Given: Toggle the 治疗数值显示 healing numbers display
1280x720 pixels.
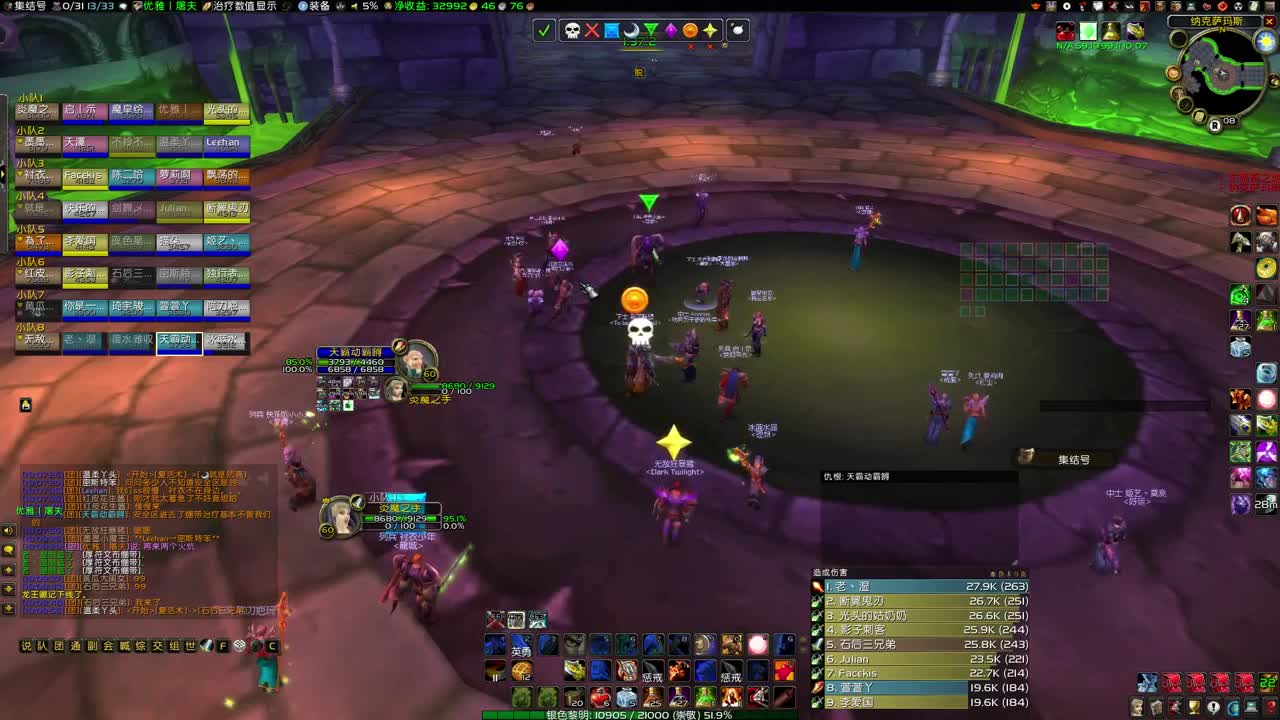Looking at the screenshot, I should point(245,6).
